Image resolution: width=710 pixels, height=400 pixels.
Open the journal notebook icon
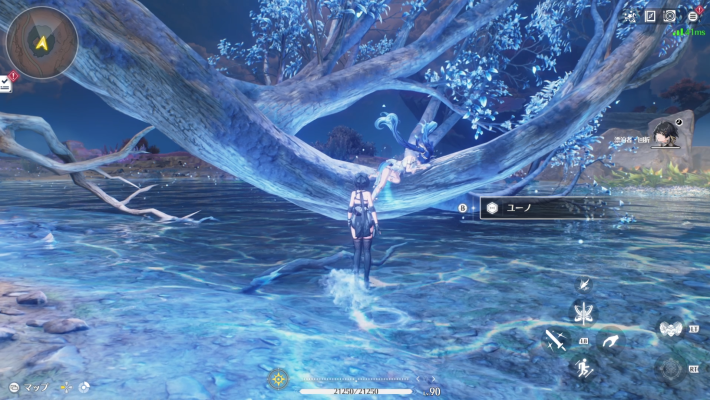point(650,16)
